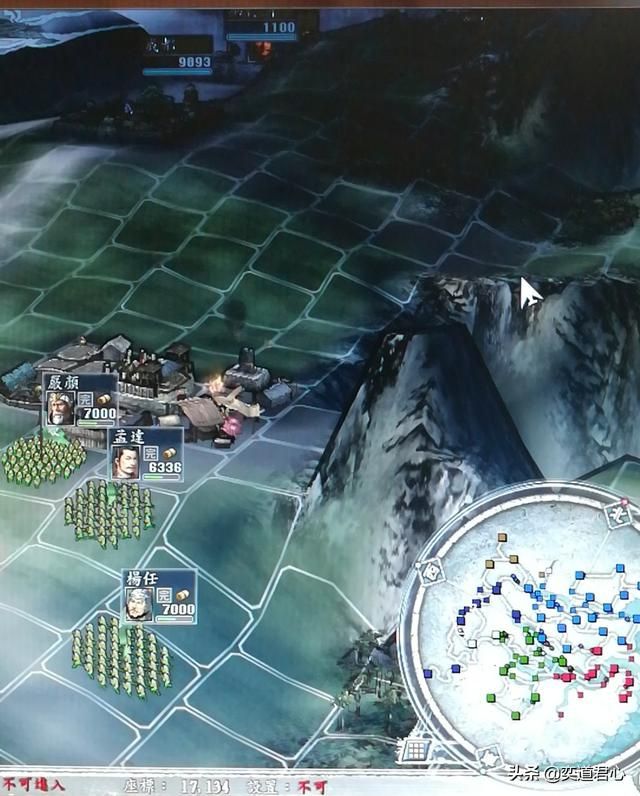Select Yan Yan's unit banner (嚴顏)
This screenshot has width=640, height=796.
tap(80, 397)
